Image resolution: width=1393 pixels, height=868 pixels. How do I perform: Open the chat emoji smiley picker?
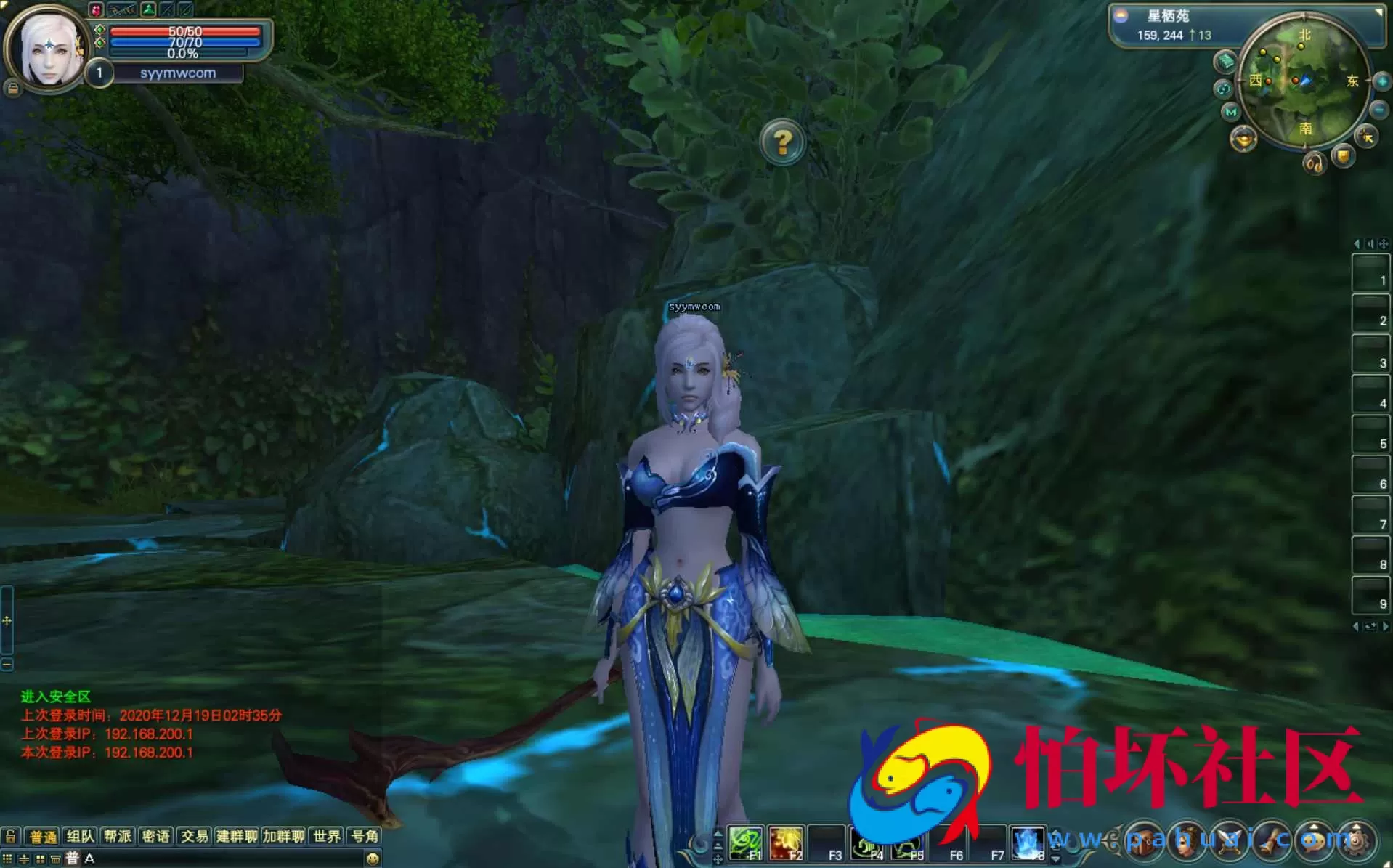coord(373,859)
